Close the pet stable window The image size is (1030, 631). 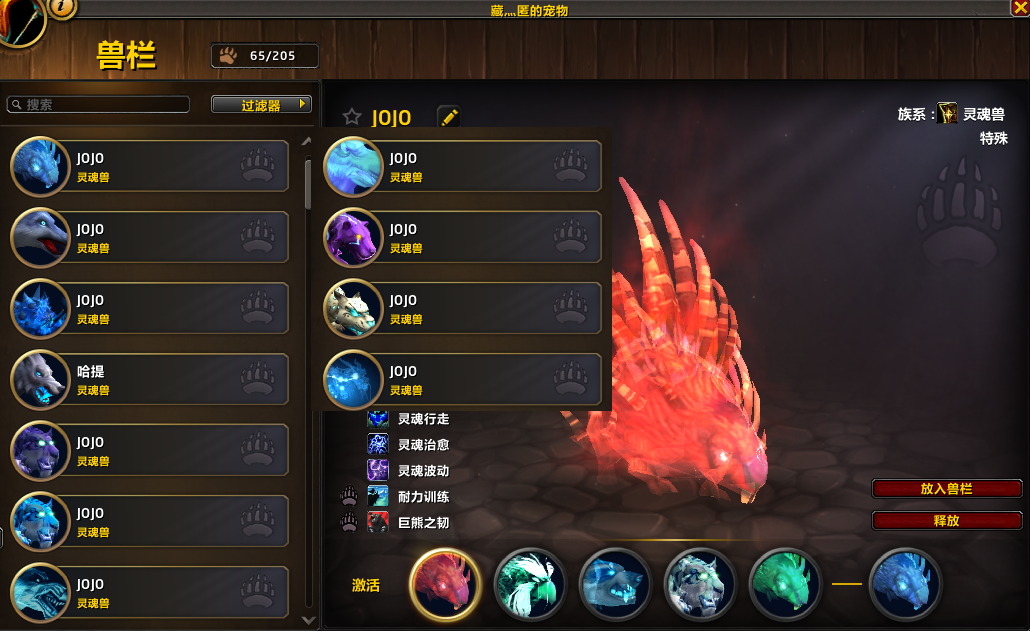point(1020,8)
